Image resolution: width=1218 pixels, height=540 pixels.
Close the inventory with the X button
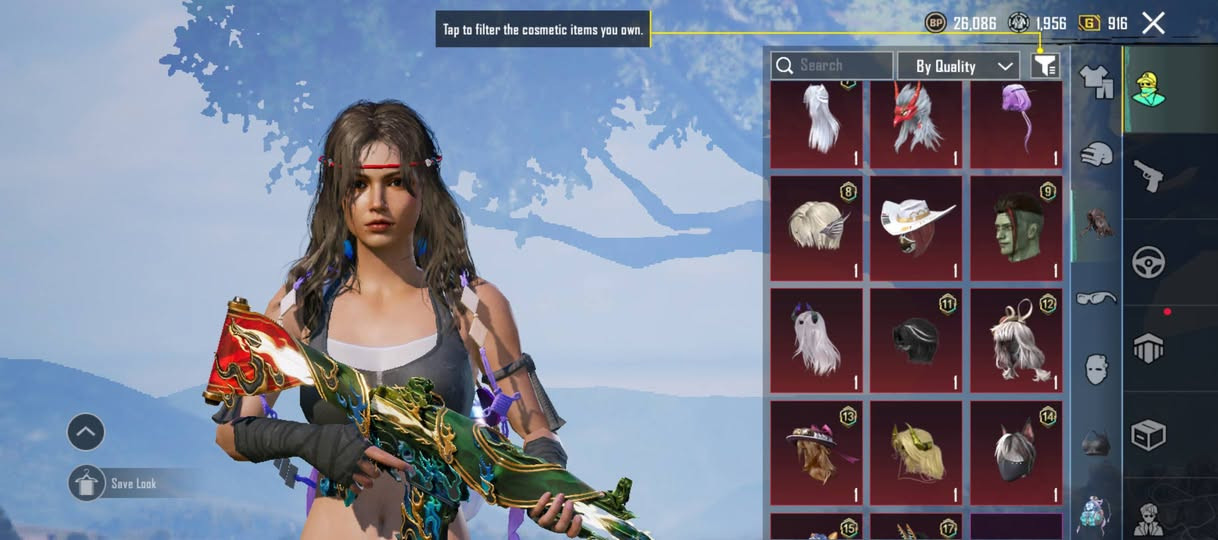click(x=1153, y=23)
